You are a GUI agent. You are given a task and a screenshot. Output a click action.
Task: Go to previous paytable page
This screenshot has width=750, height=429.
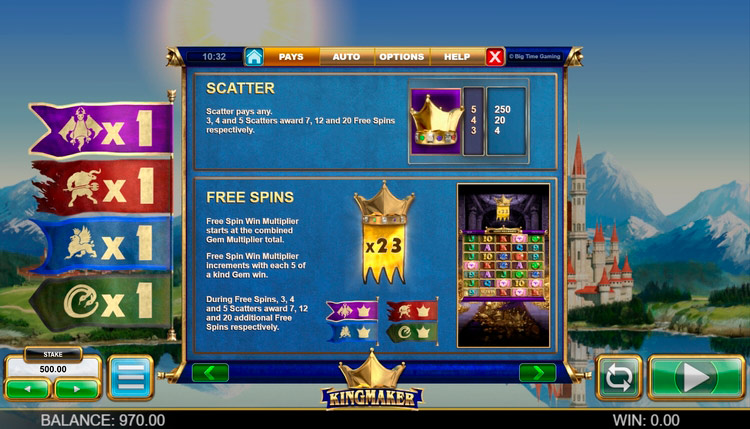(210, 372)
